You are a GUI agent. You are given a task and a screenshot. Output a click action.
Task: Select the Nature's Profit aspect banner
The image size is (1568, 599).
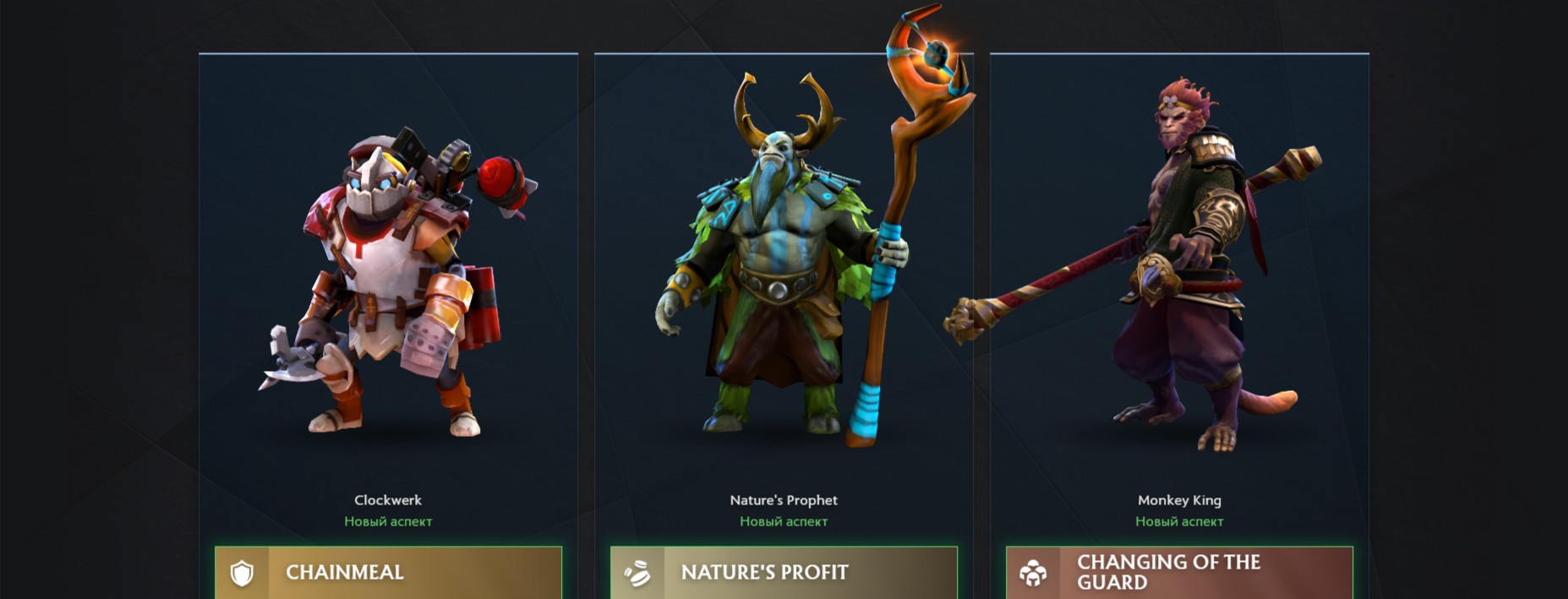point(784,573)
